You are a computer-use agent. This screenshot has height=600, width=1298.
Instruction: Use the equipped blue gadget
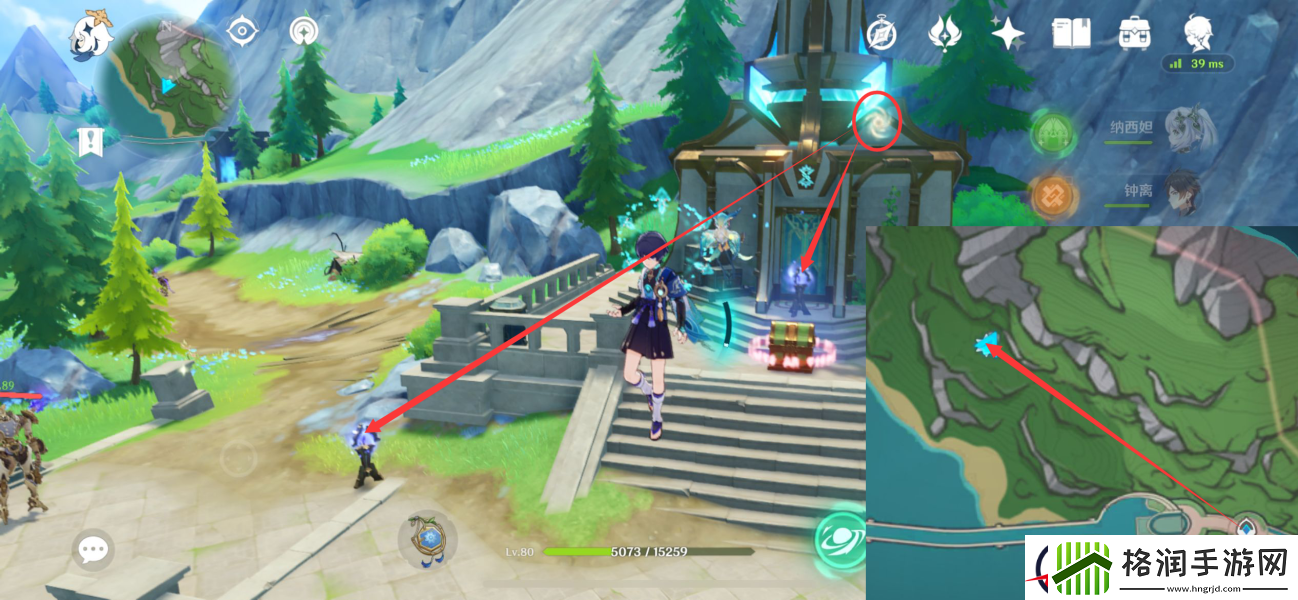[428, 540]
